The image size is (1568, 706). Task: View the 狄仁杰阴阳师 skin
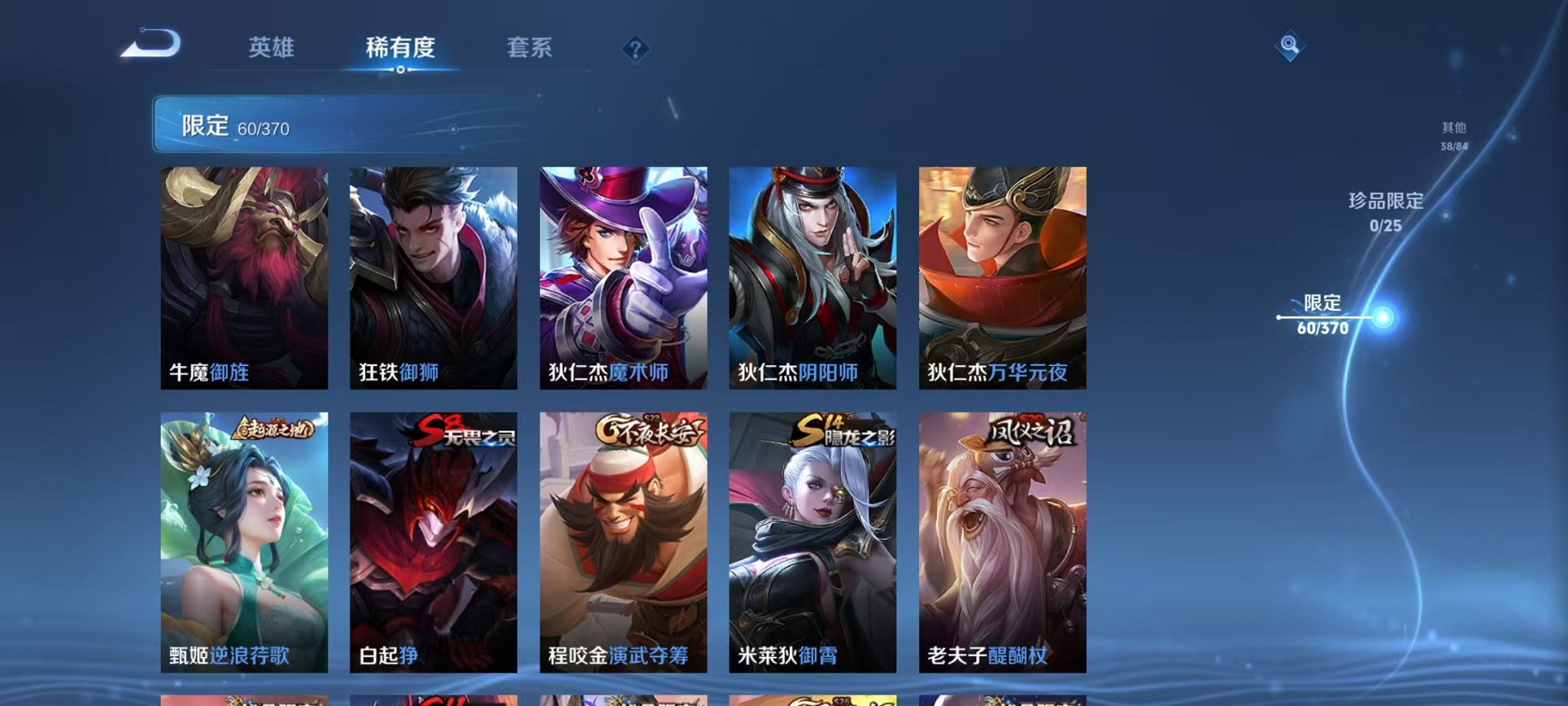pyautogui.click(x=813, y=277)
